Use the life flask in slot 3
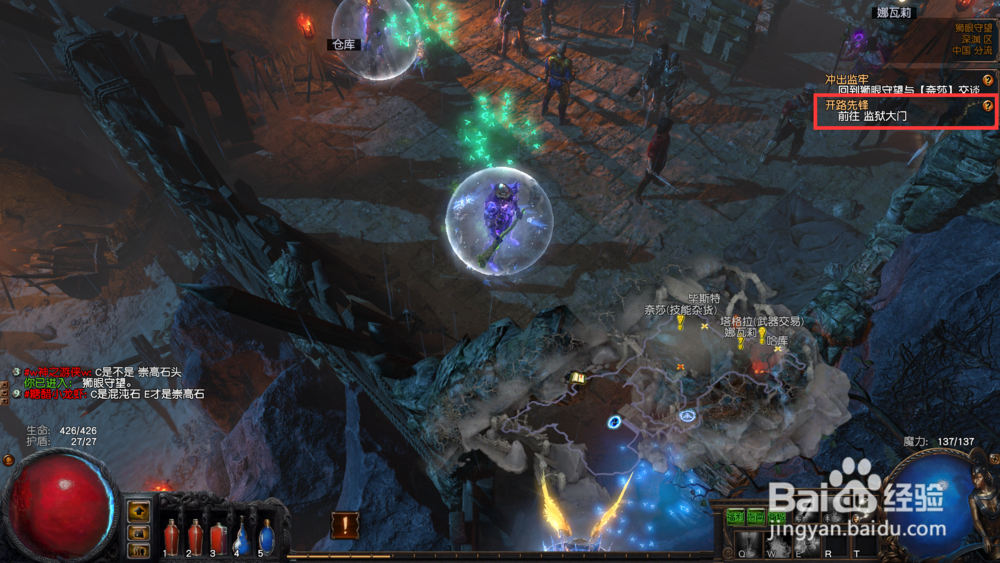The width and height of the screenshot is (1000, 563). click(218, 537)
